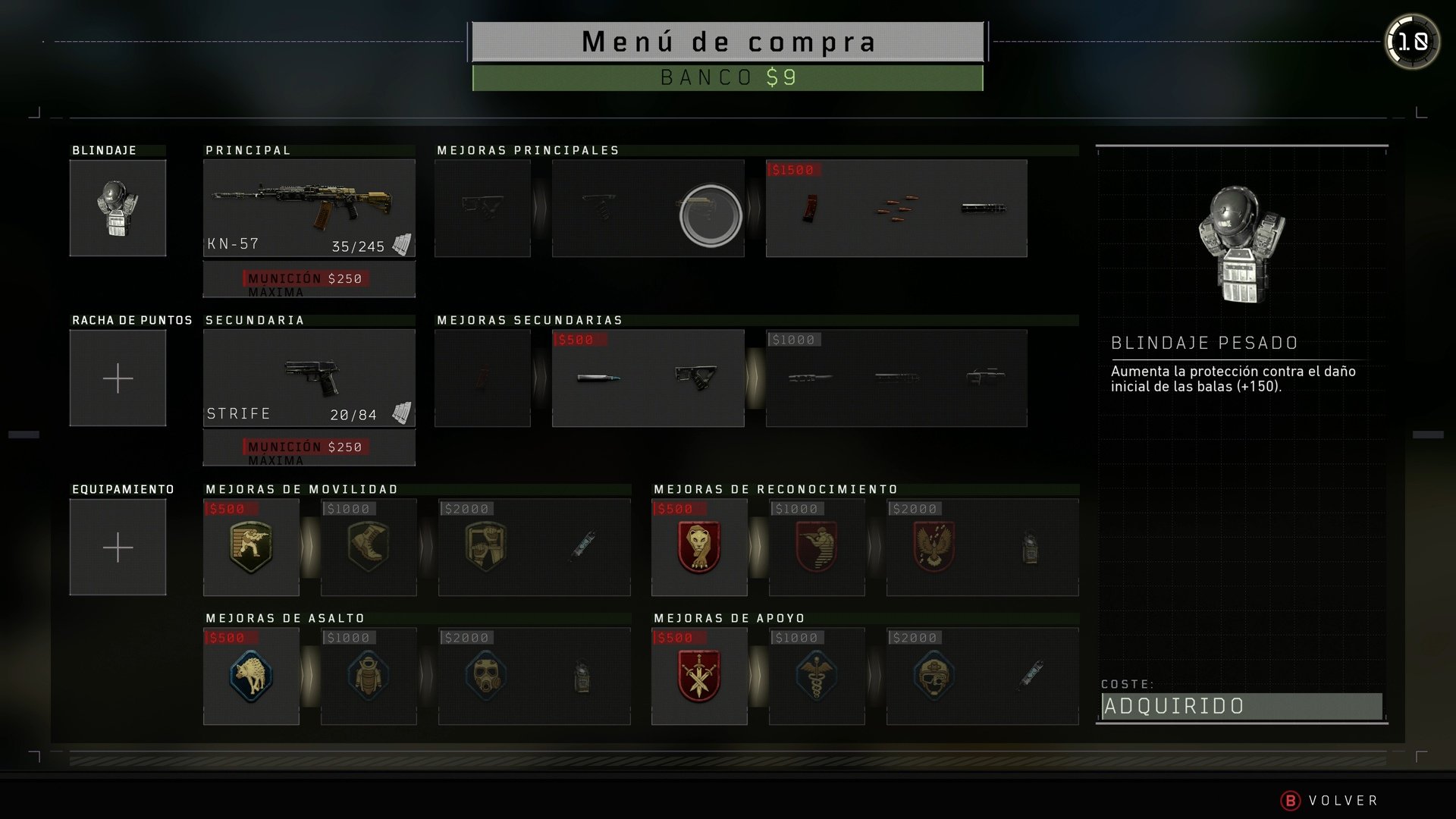Image resolution: width=1456 pixels, height=819 pixels.
Task: Add a scorestreak in Racha de Puntos slot
Action: [118, 377]
